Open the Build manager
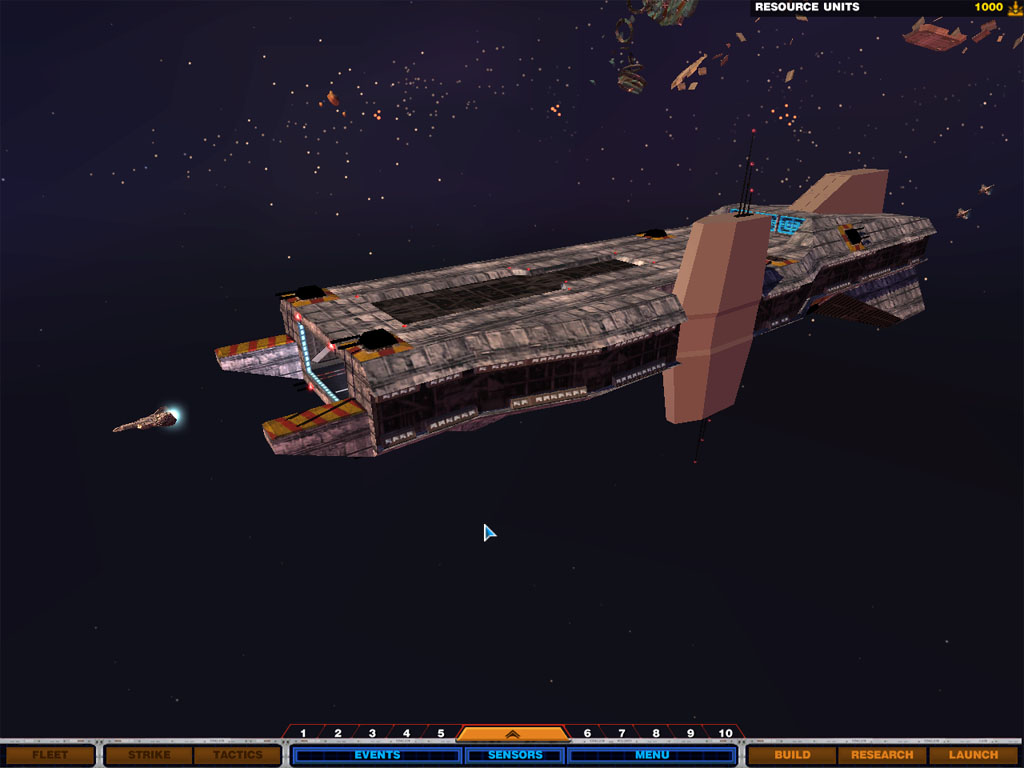1024x768 pixels. [792, 755]
